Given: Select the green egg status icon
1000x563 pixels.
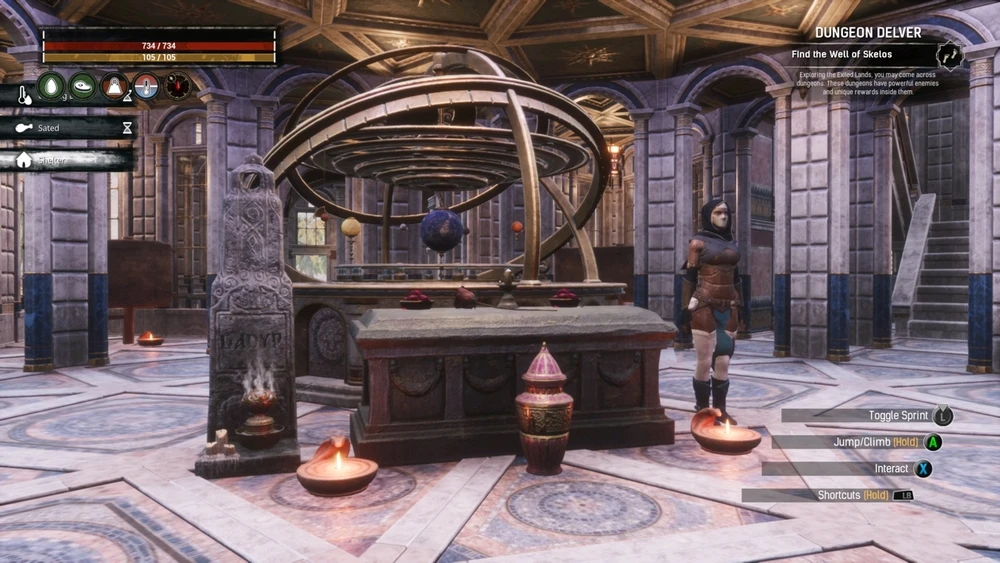Looking at the screenshot, I should click(x=51, y=86).
